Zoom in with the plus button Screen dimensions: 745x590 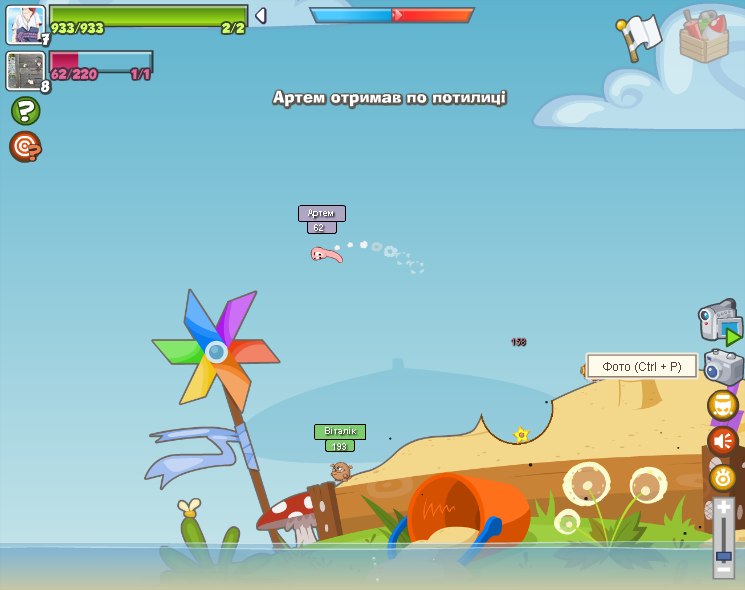(723, 507)
